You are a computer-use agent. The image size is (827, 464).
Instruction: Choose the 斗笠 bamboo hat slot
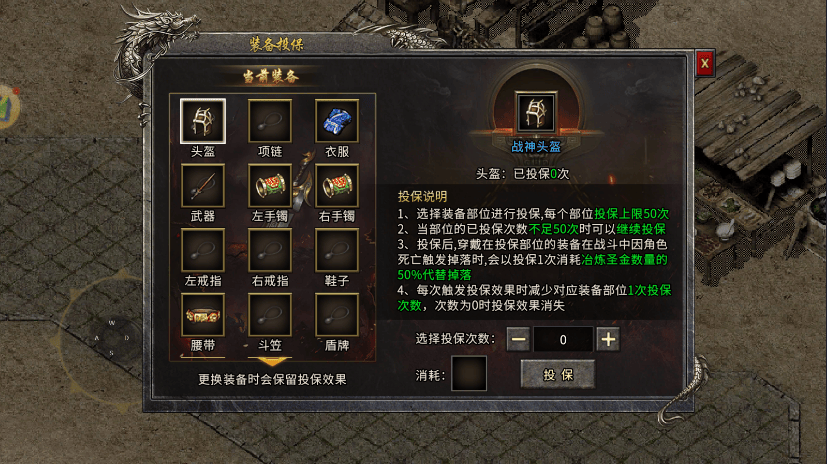coord(270,315)
